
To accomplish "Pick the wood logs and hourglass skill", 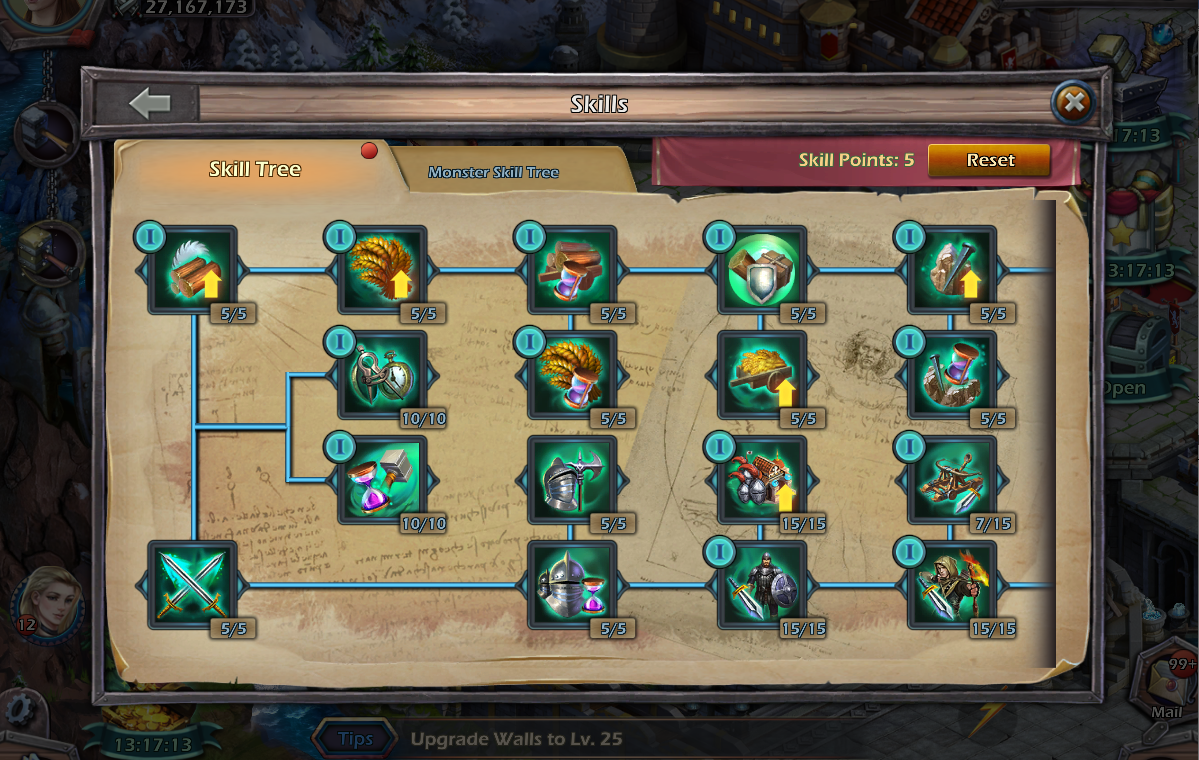I will pos(572,270).
